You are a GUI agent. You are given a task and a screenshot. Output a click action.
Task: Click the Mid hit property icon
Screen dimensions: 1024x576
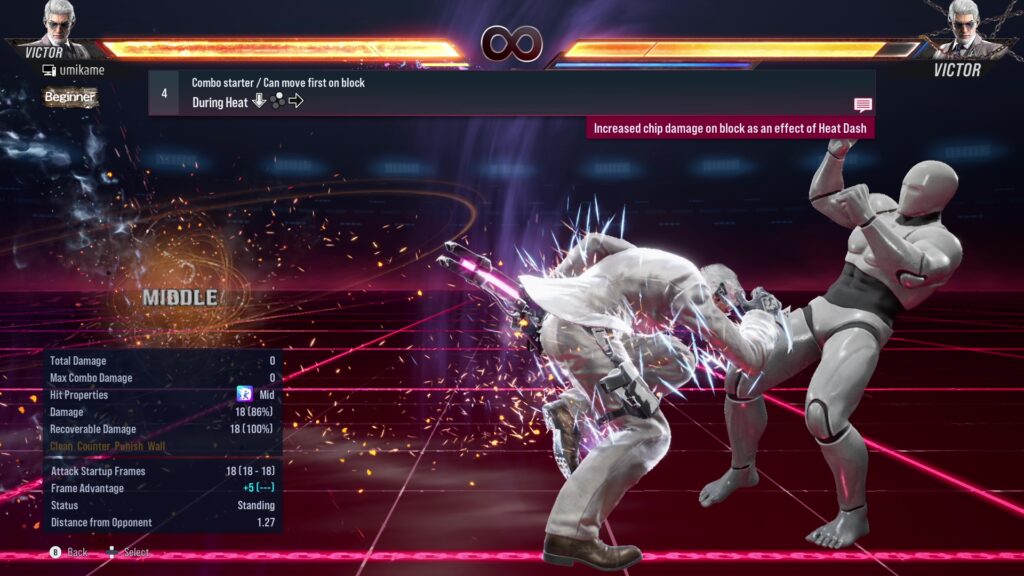coord(243,395)
